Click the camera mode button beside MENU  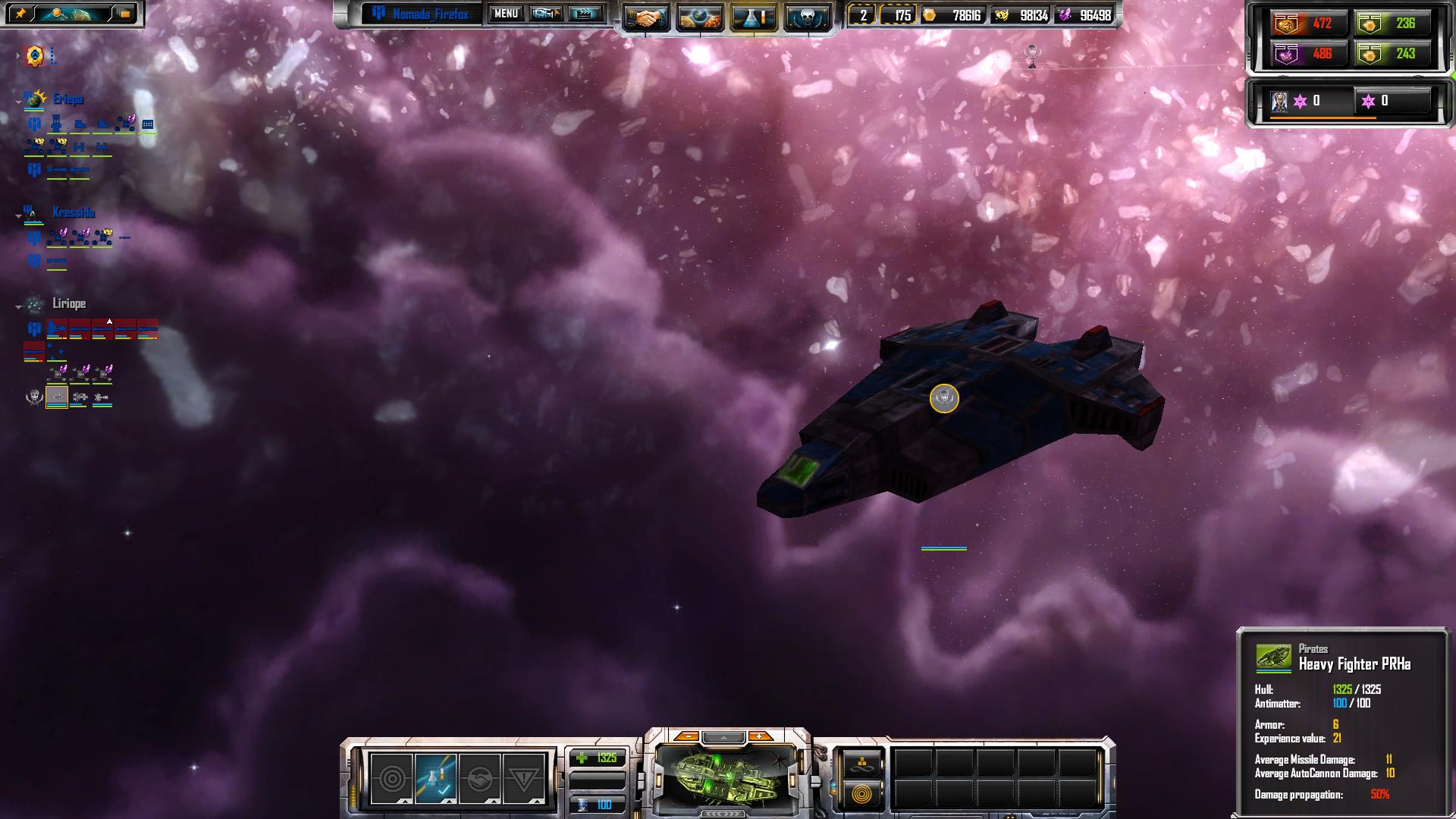pyautogui.click(x=545, y=14)
